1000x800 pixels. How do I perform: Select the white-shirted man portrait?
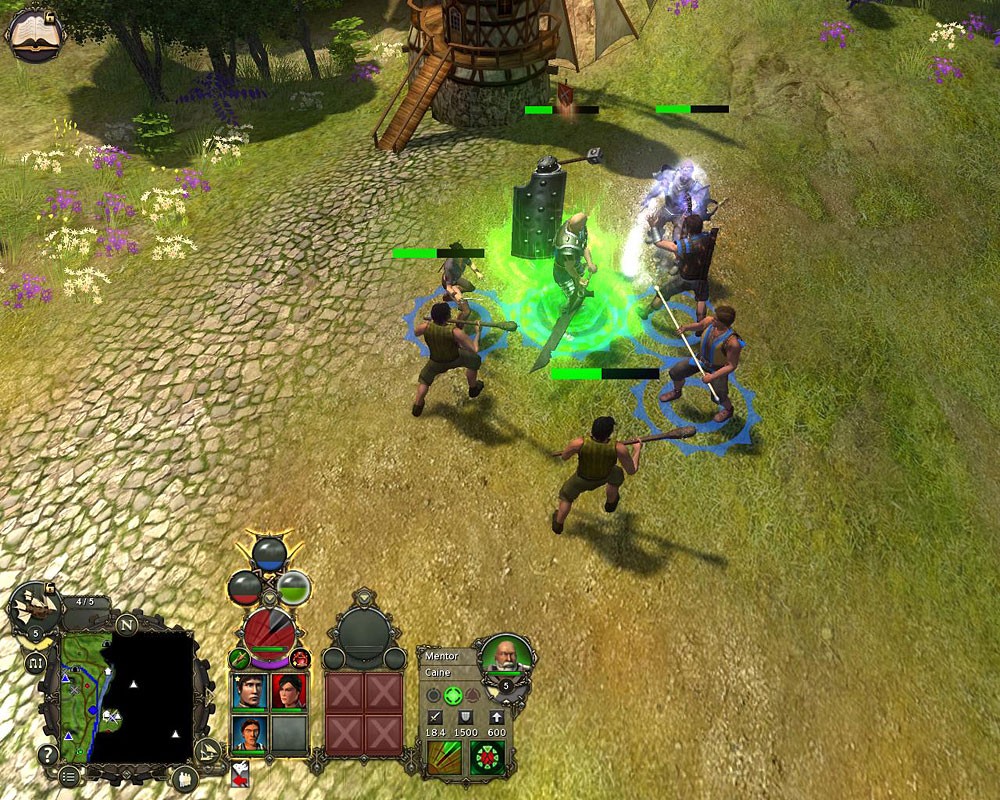click(x=250, y=735)
